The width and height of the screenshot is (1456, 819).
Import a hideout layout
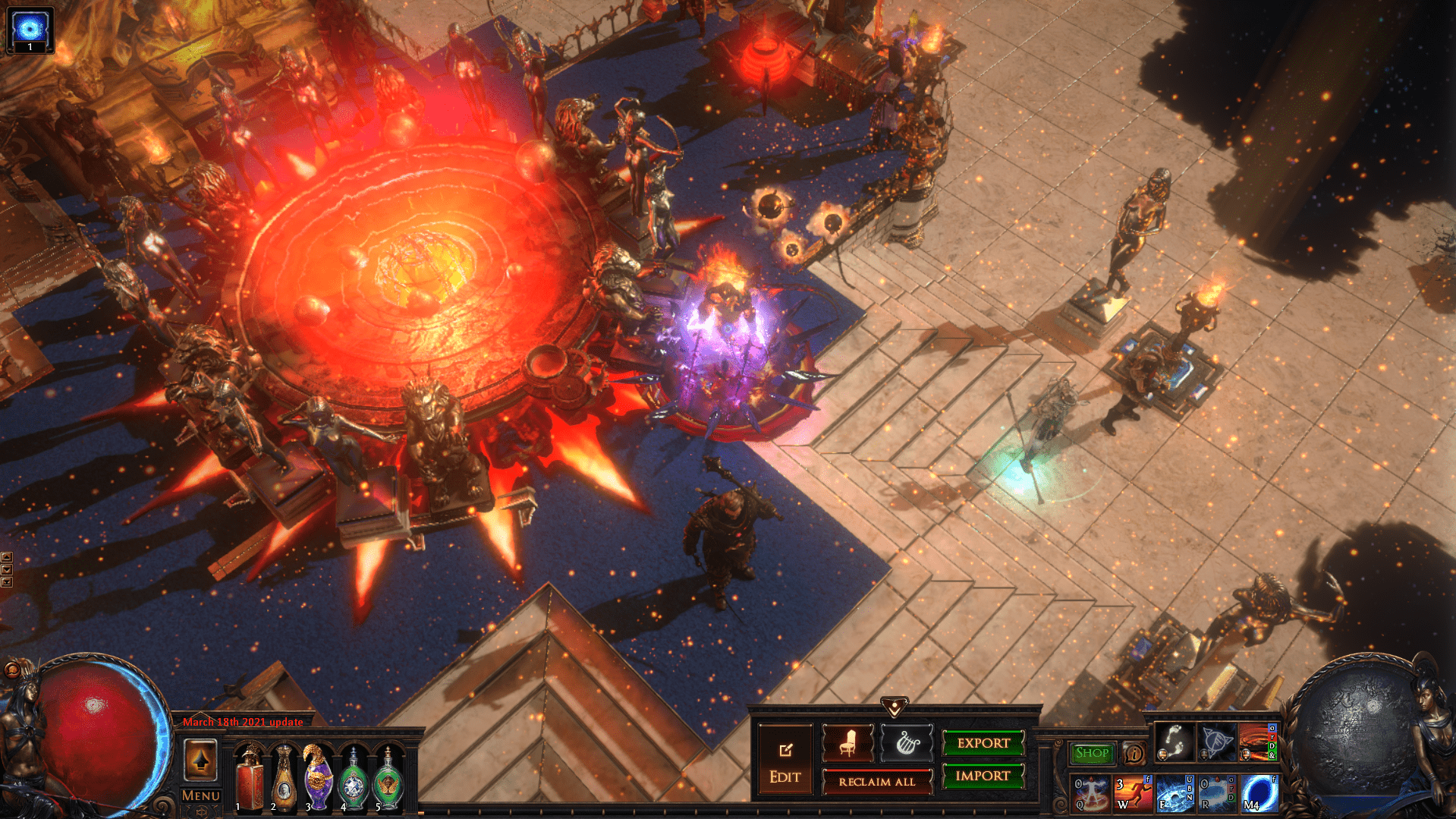983,776
